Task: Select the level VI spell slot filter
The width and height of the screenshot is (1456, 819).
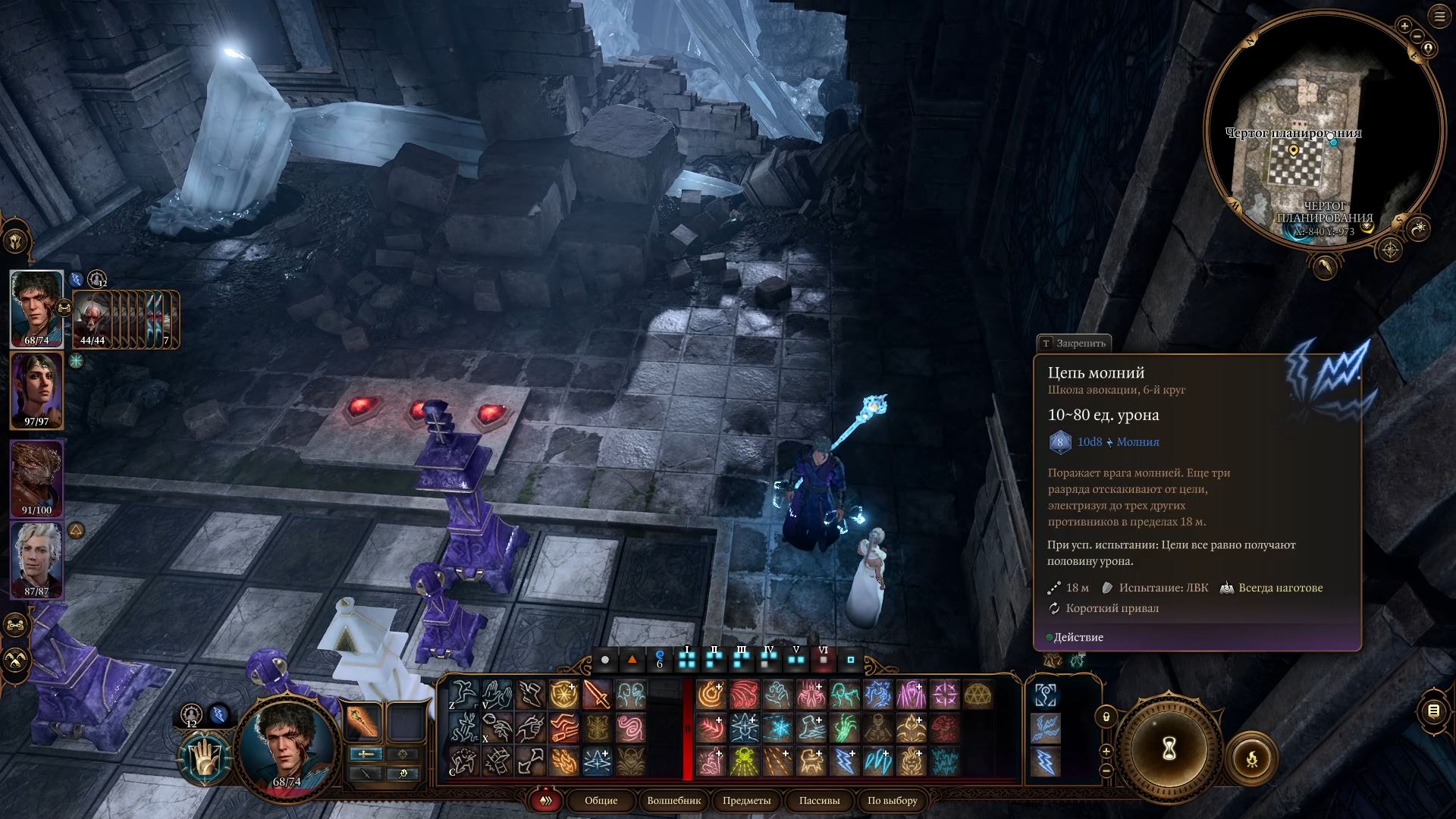Action: 823,657
